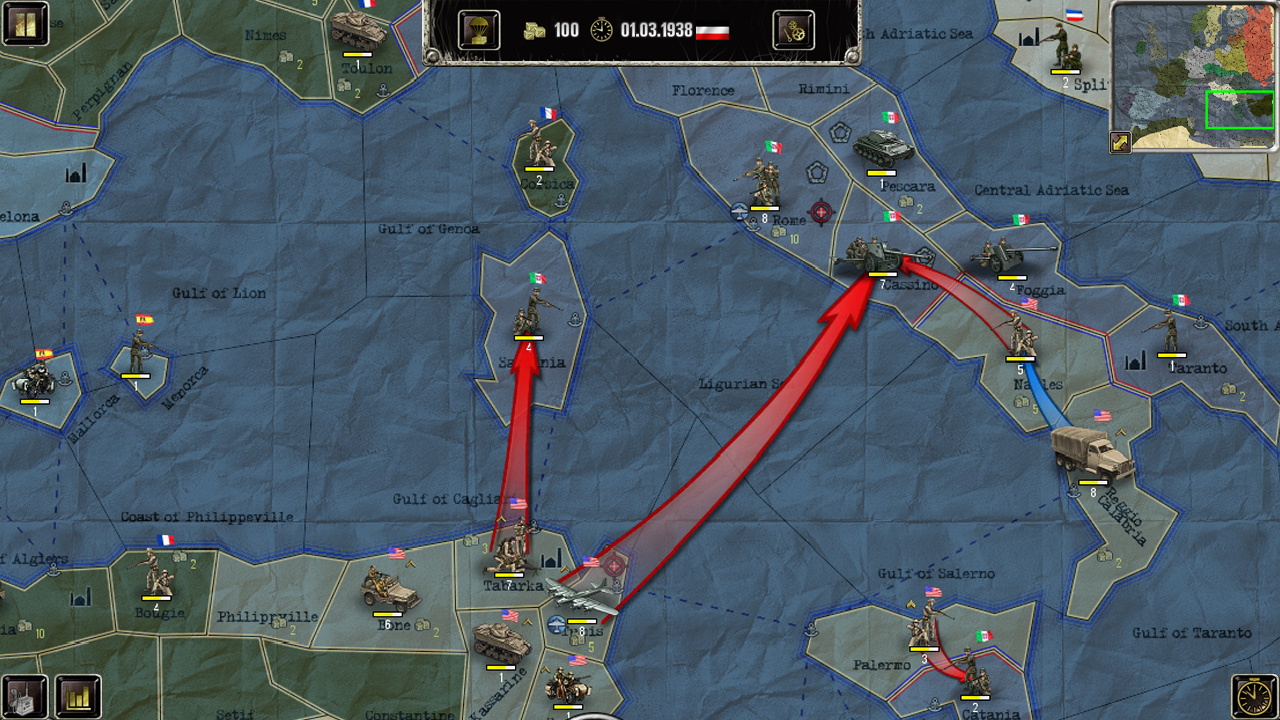The image size is (1280, 720).
Task: Click the minimap expand arrows icon
Action: tap(1118, 141)
